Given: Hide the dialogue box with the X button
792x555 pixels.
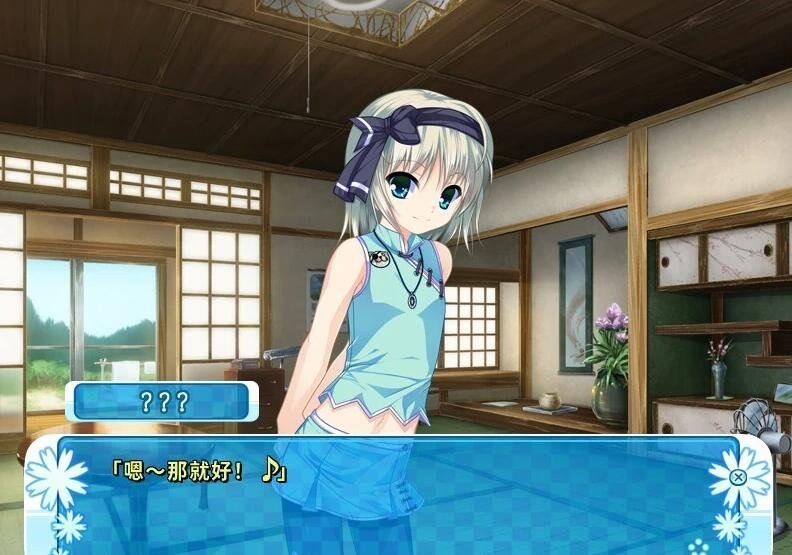Looking at the screenshot, I should (x=738, y=477).
